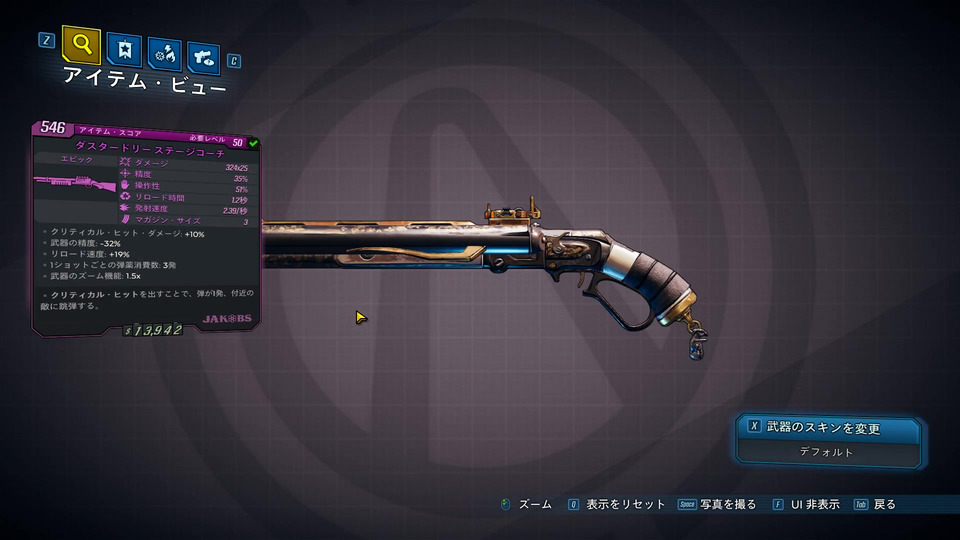Switch to the star banner tab

124,50
